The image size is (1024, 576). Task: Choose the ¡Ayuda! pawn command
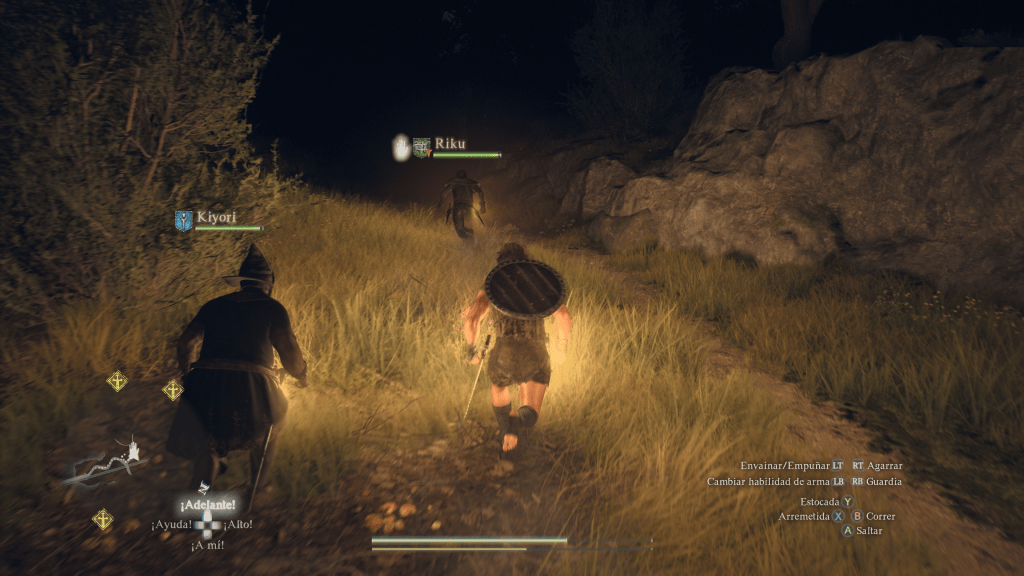point(172,524)
